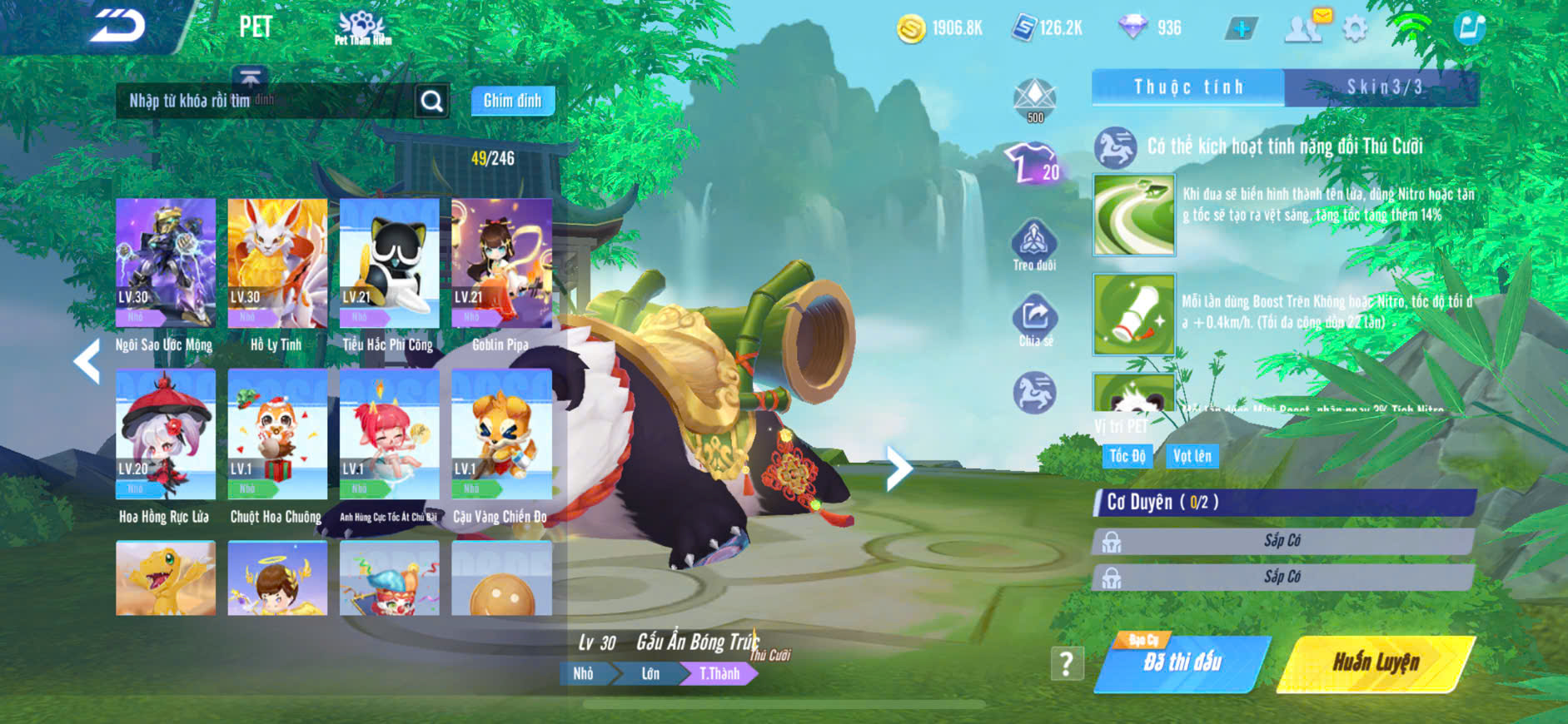Click the Ghim đính button

click(x=512, y=101)
